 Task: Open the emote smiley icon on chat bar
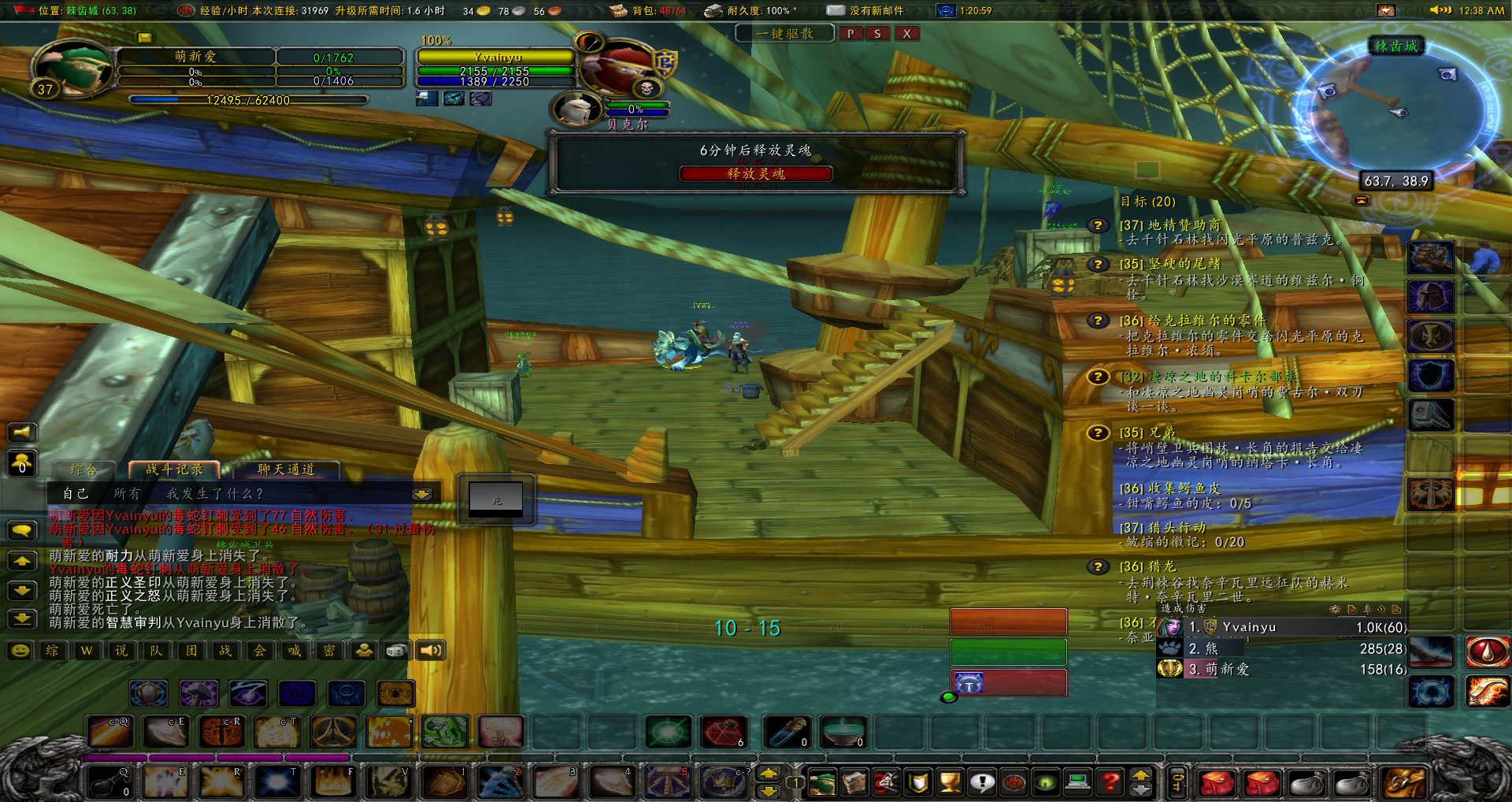(20, 650)
